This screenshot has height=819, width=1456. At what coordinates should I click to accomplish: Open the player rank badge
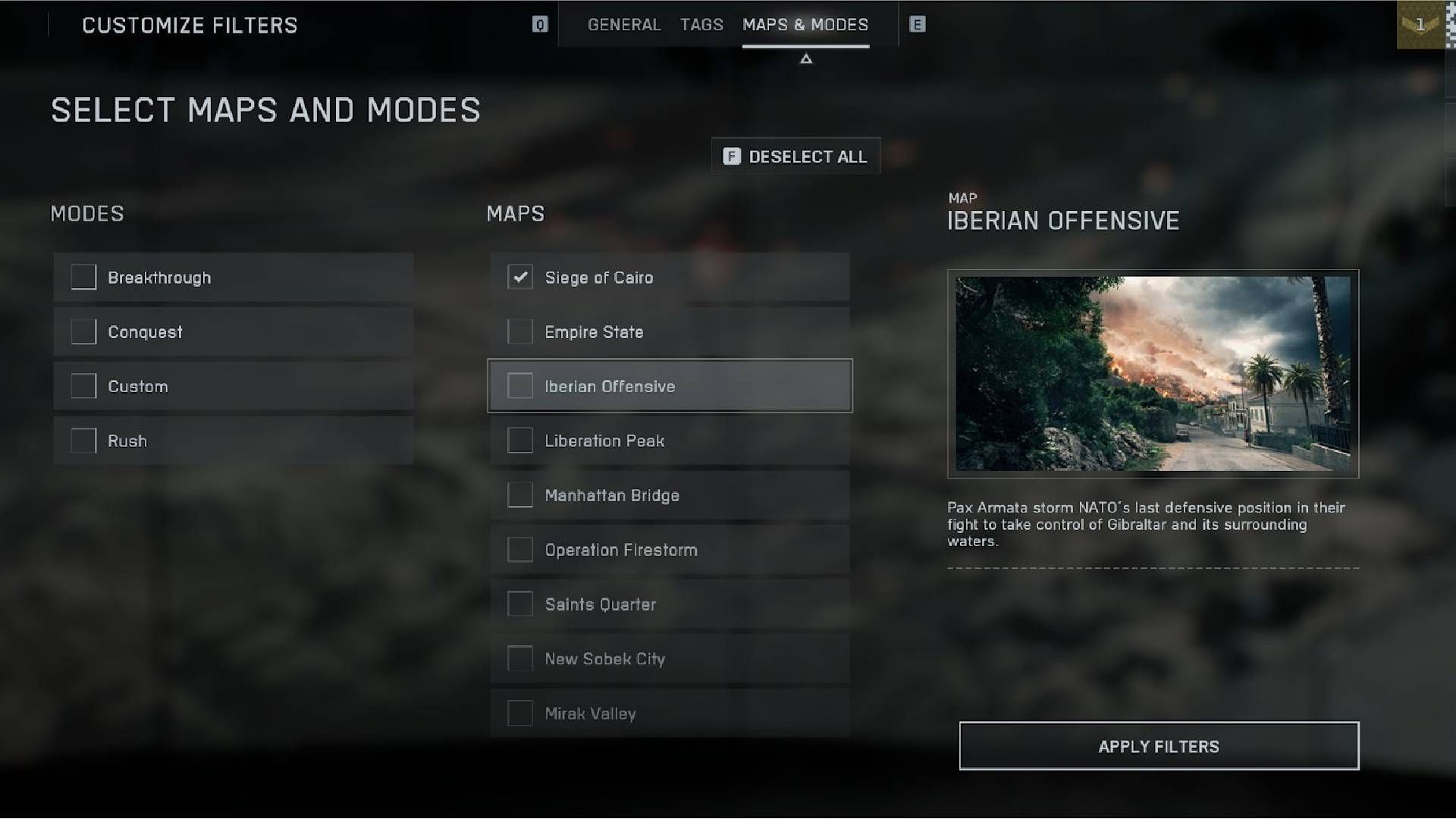click(1420, 25)
